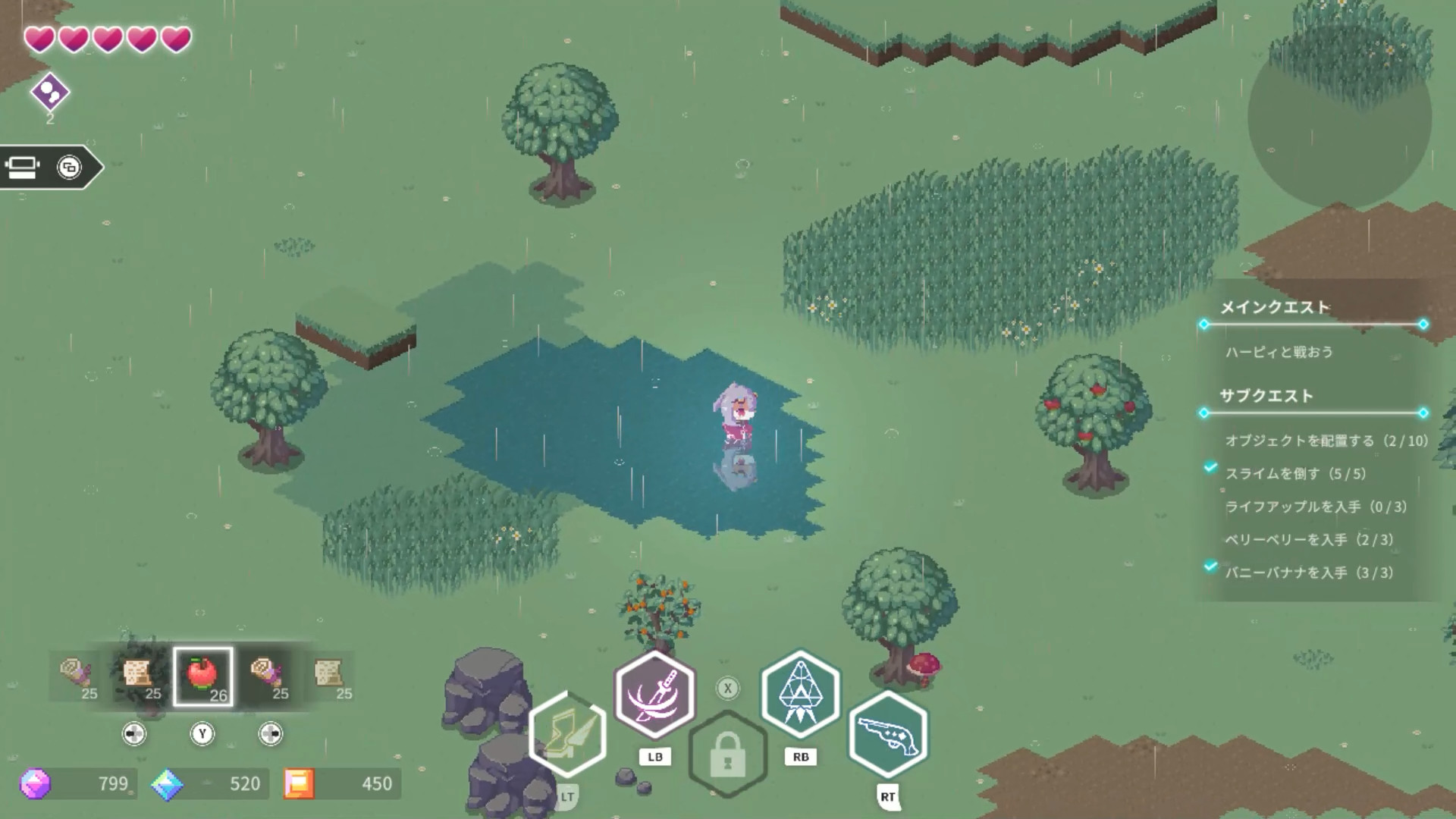Select the red apple in the hotbar
This screenshot has width=1456, height=819.
pyautogui.click(x=202, y=674)
